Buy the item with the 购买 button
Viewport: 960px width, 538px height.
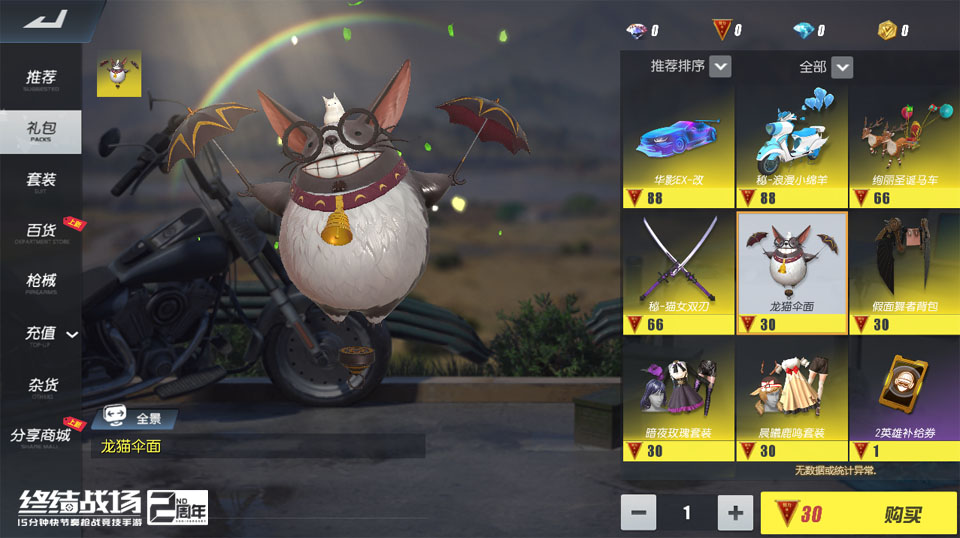[x=857, y=513]
